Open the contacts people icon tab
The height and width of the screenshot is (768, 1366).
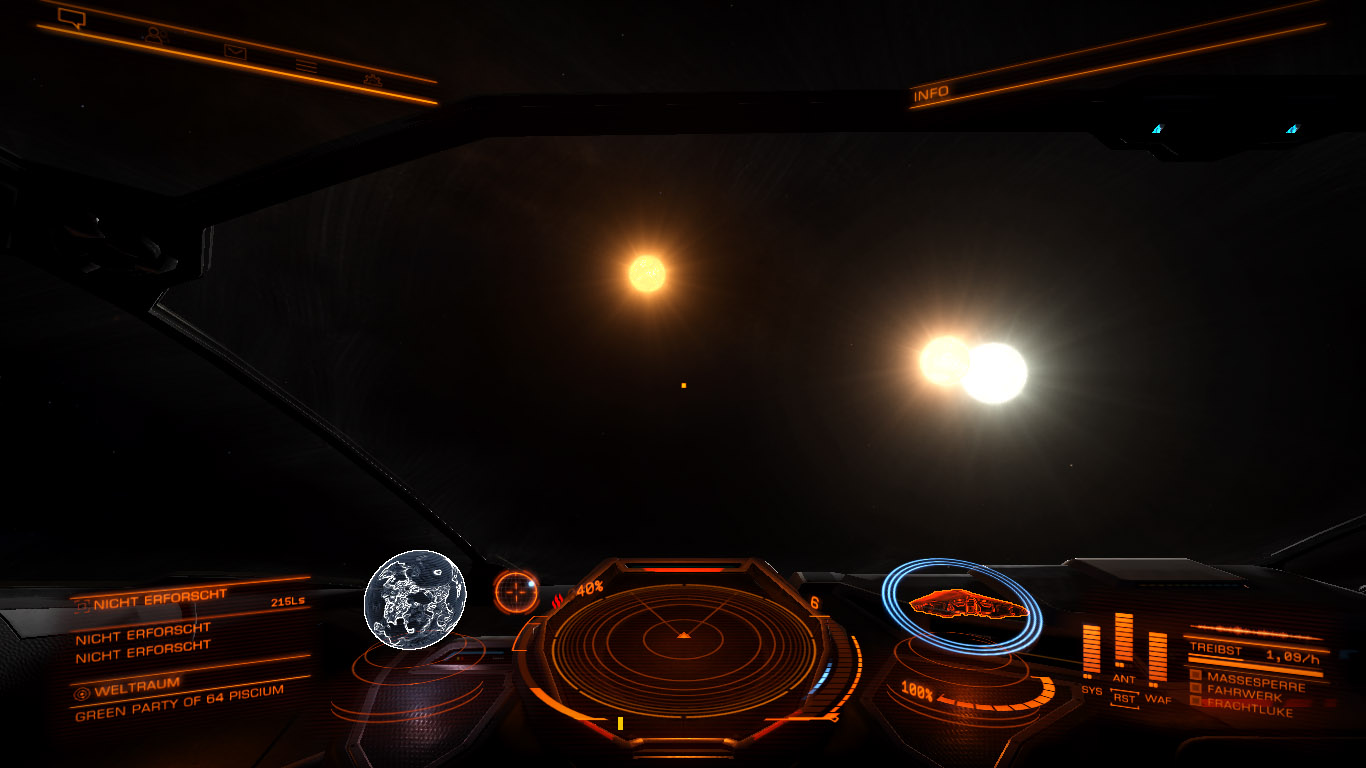(153, 34)
